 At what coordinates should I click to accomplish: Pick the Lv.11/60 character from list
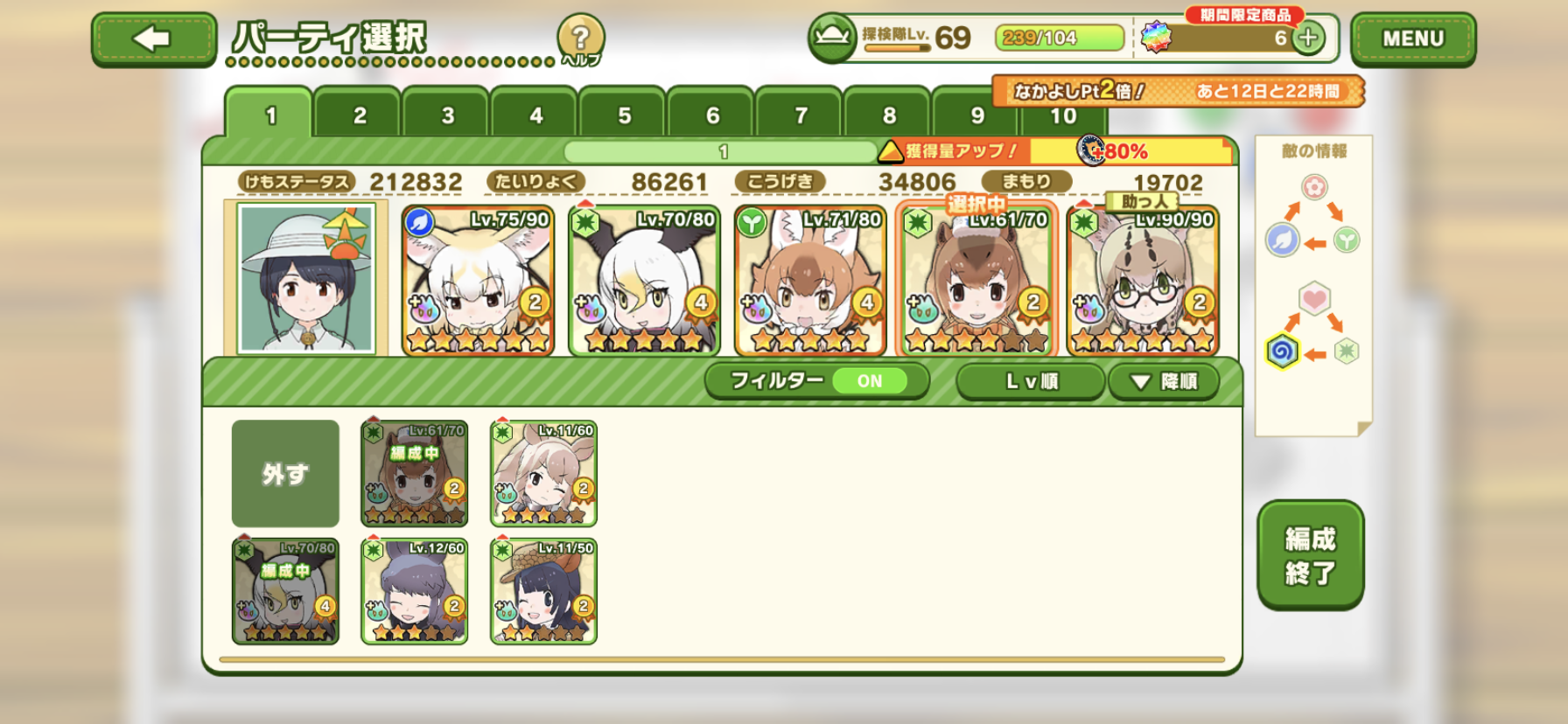pyautogui.click(x=543, y=473)
